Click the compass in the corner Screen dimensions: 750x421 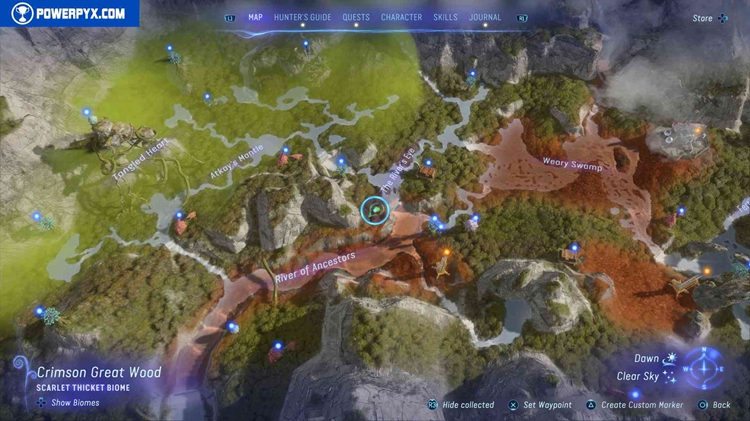(706, 367)
